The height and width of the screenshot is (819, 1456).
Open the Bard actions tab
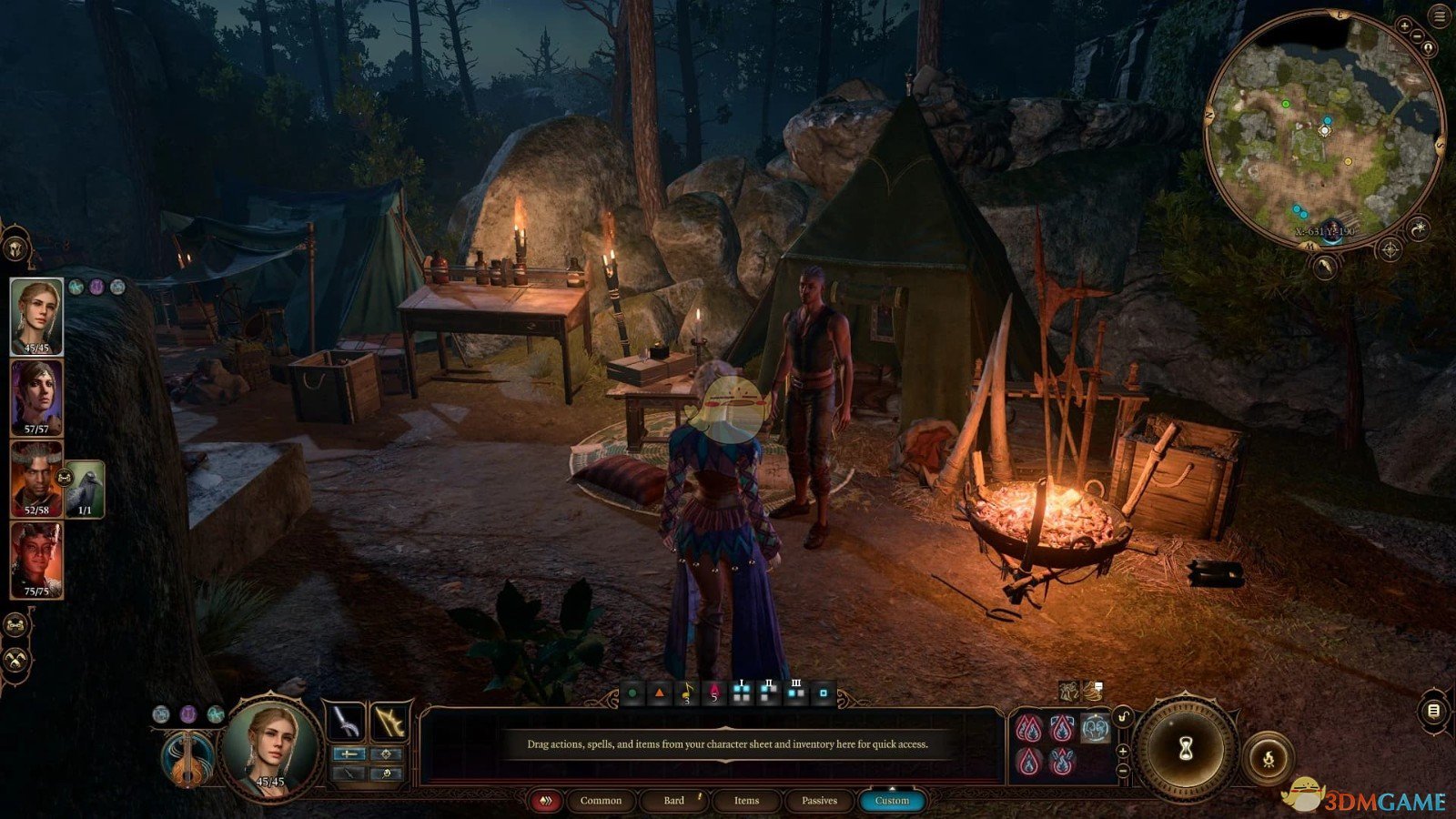(x=674, y=801)
